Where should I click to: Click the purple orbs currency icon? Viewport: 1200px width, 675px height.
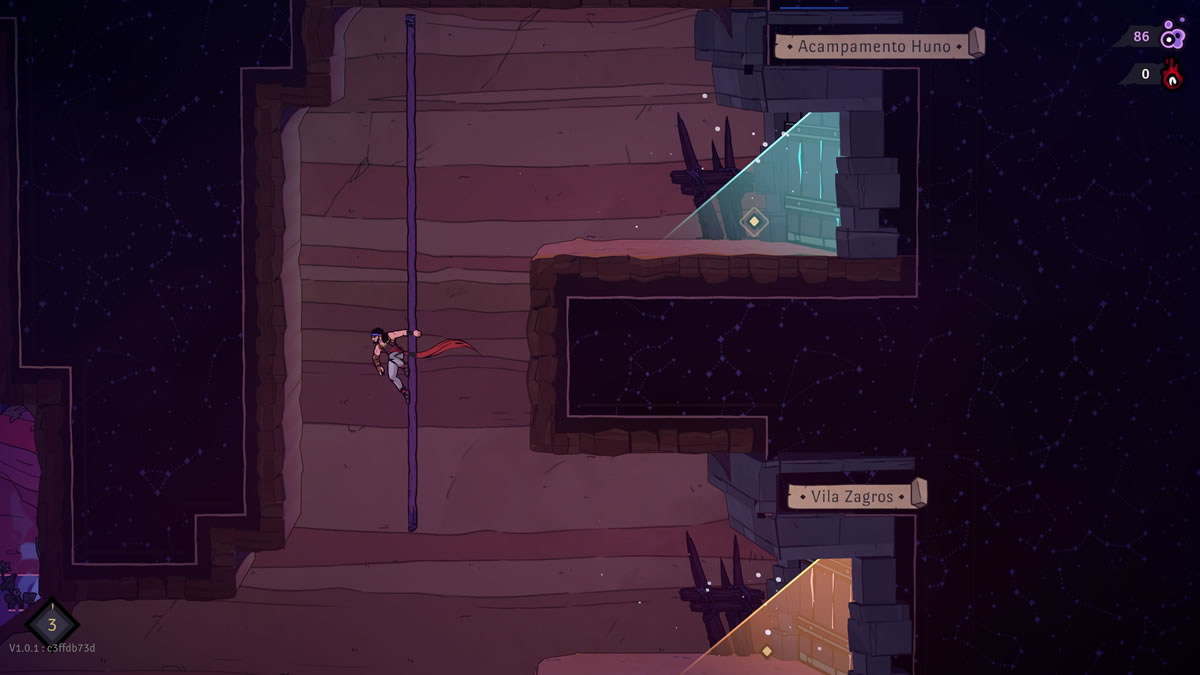pyautogui.click(x=1172, y=37)
